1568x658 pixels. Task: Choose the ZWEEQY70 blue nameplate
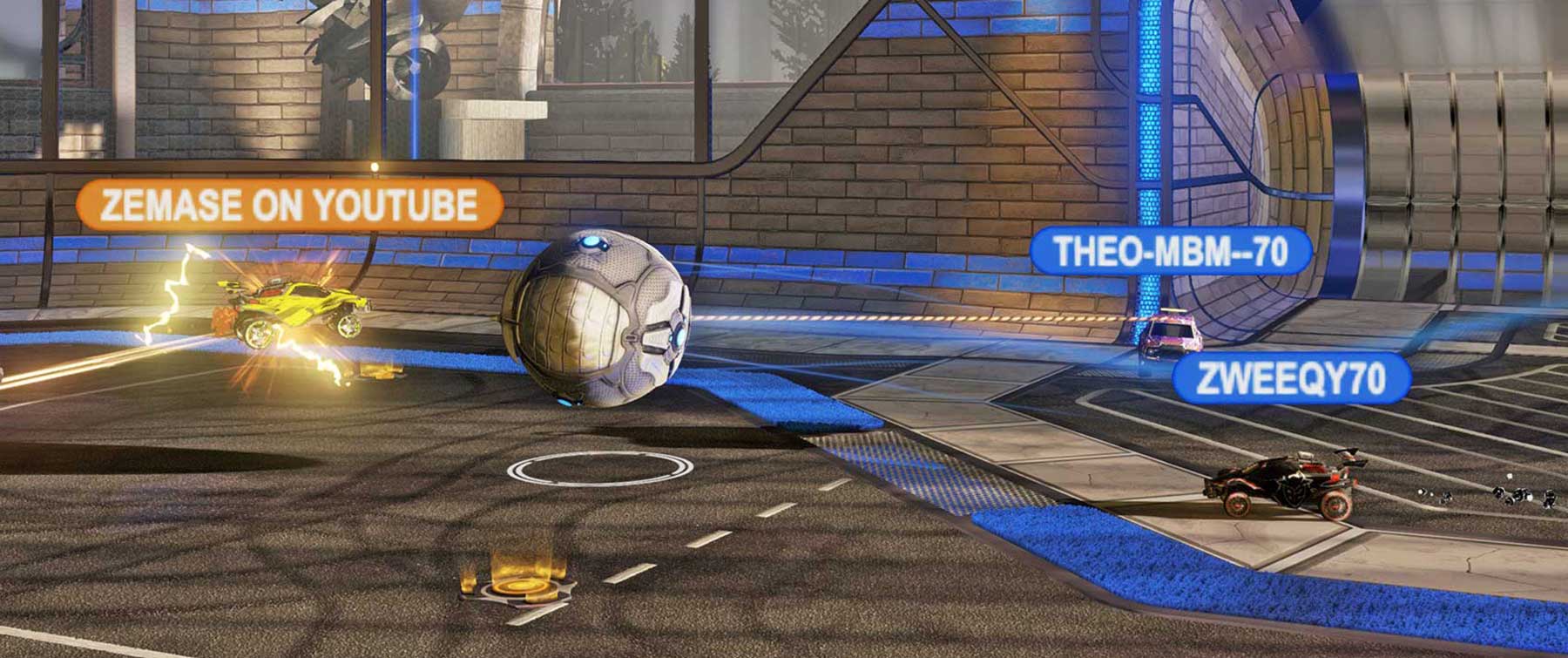coord(1291,378)
